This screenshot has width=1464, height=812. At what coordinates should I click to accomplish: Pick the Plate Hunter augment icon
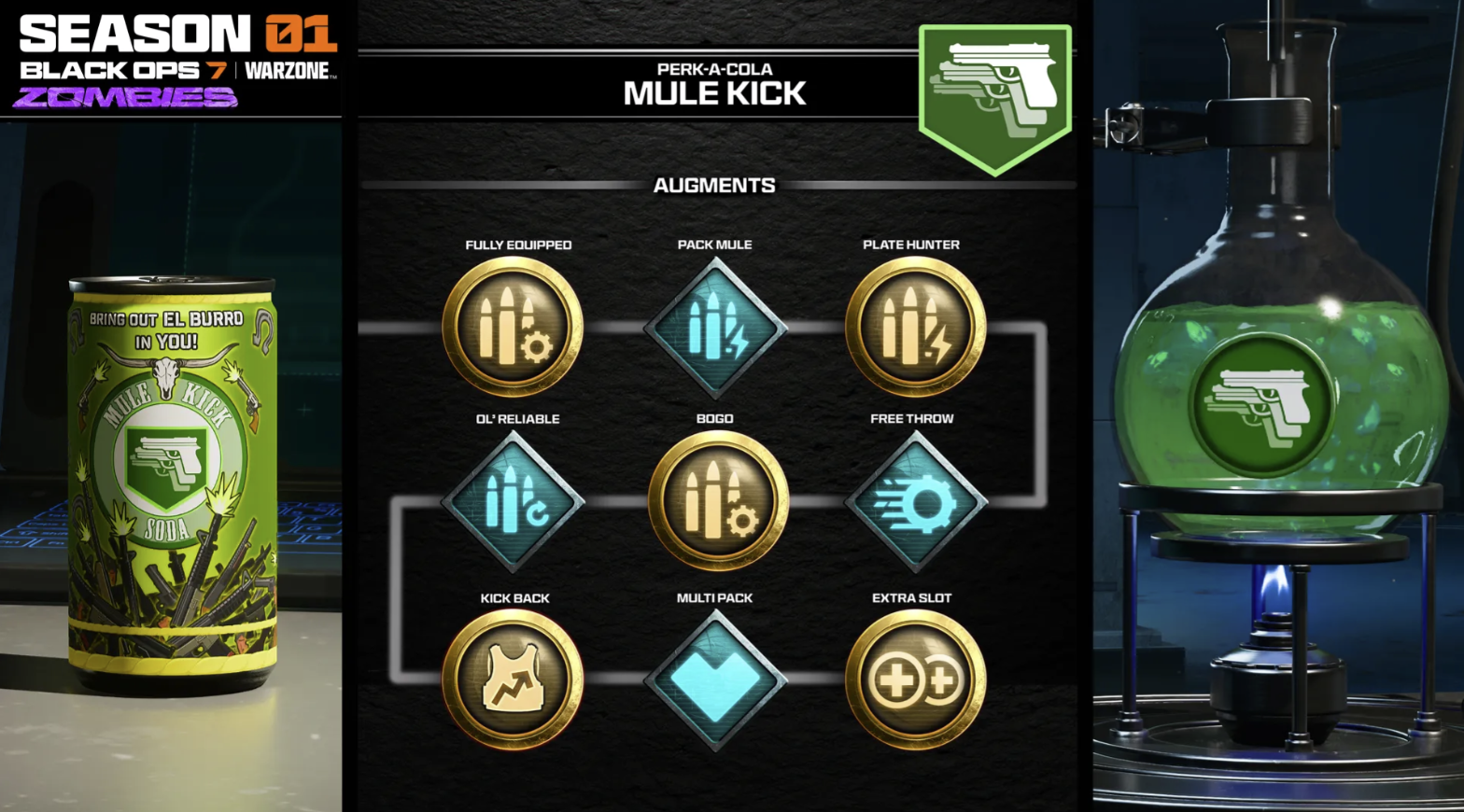click(914, 327)
